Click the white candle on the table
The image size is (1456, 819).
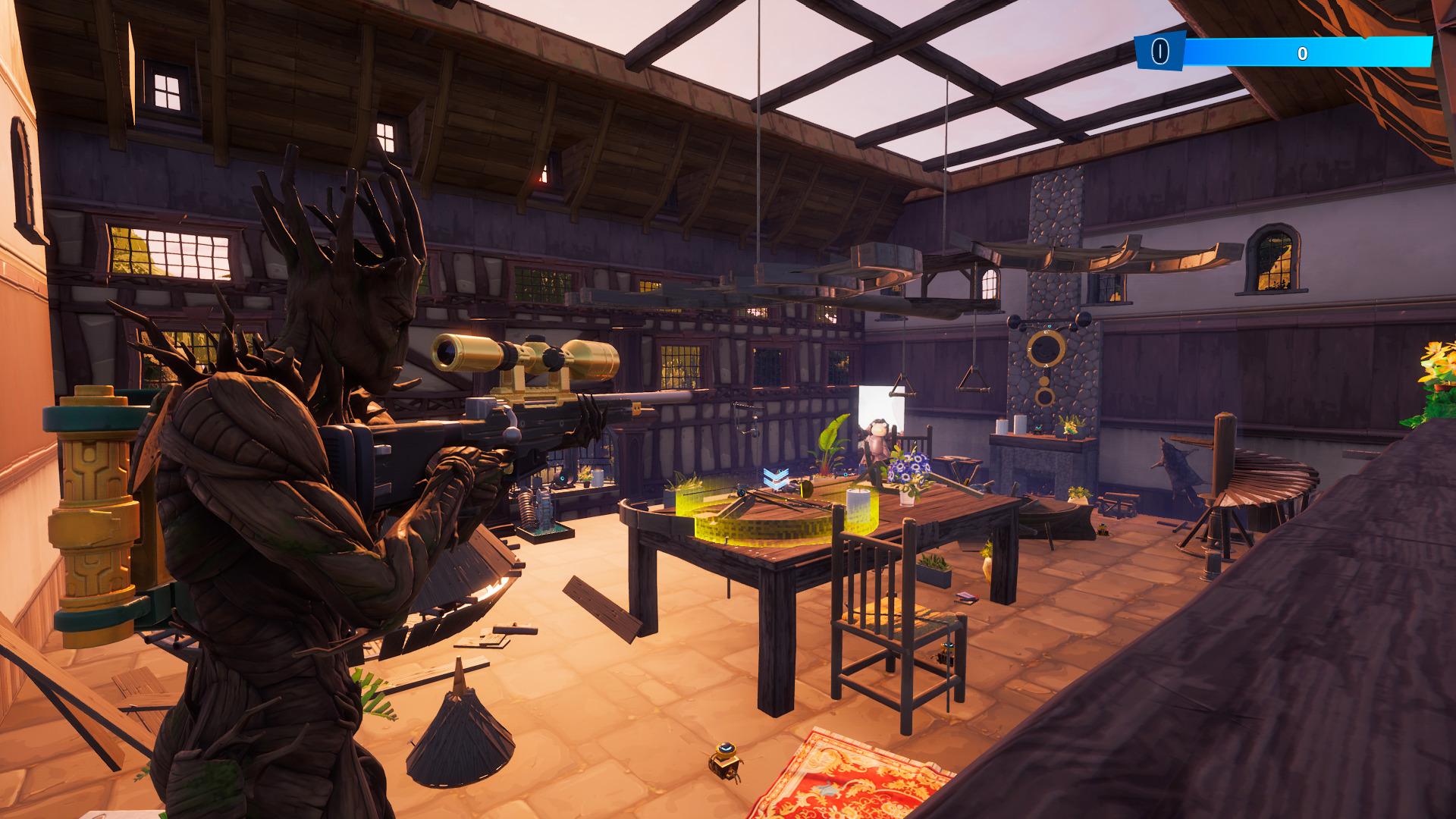coord(859,507)
